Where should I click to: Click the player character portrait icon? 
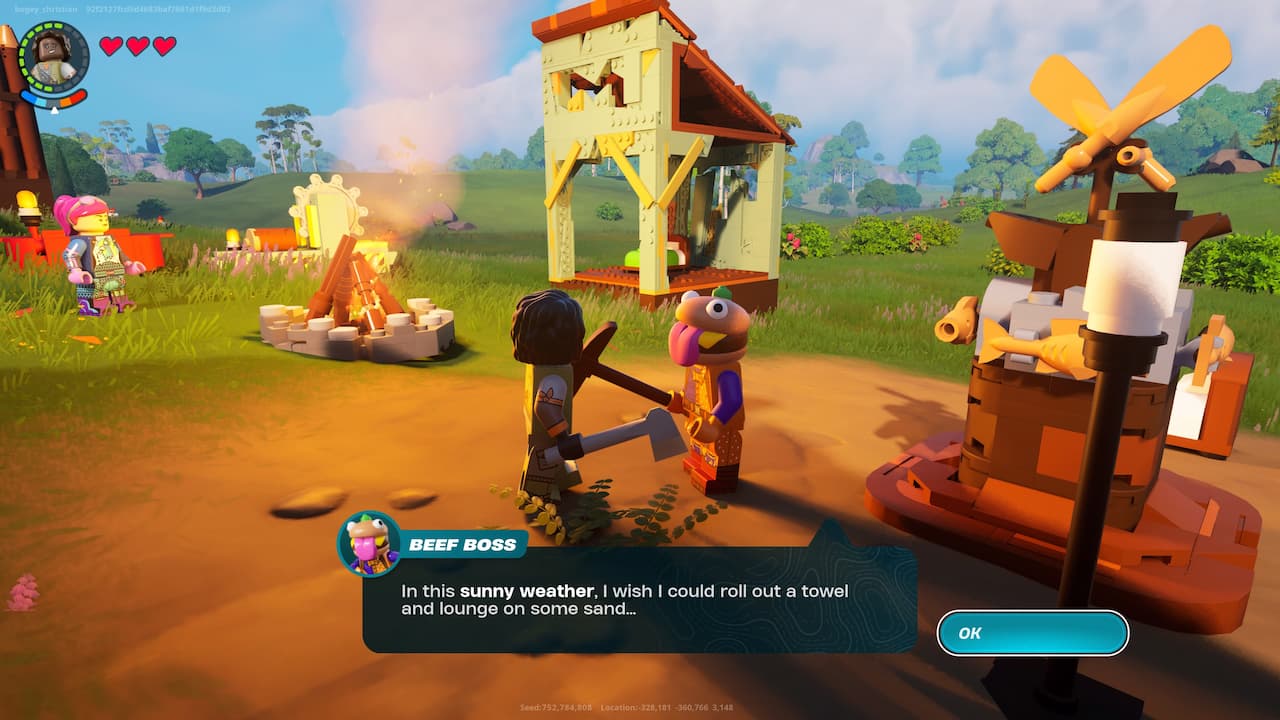pos(54,58)
